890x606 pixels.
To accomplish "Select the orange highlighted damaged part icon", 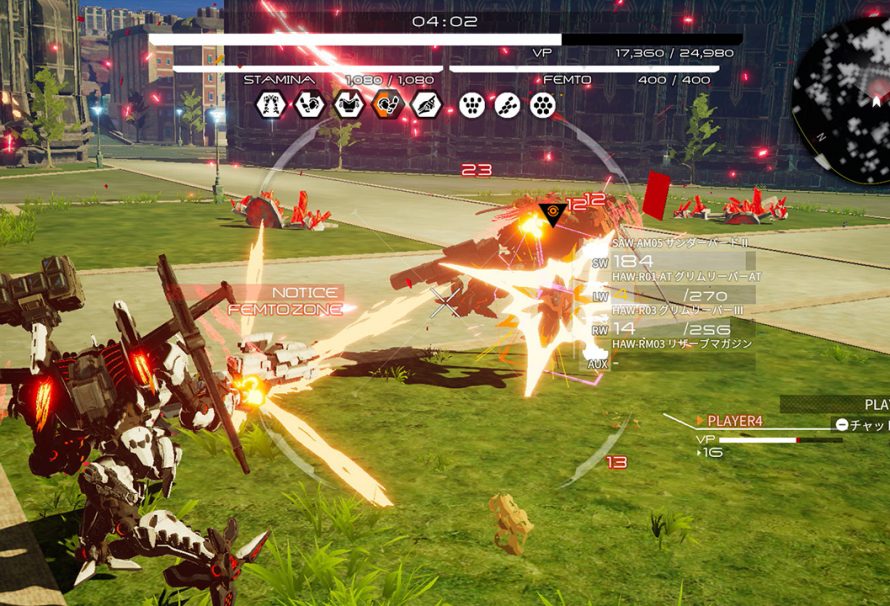I will point(387,104).
